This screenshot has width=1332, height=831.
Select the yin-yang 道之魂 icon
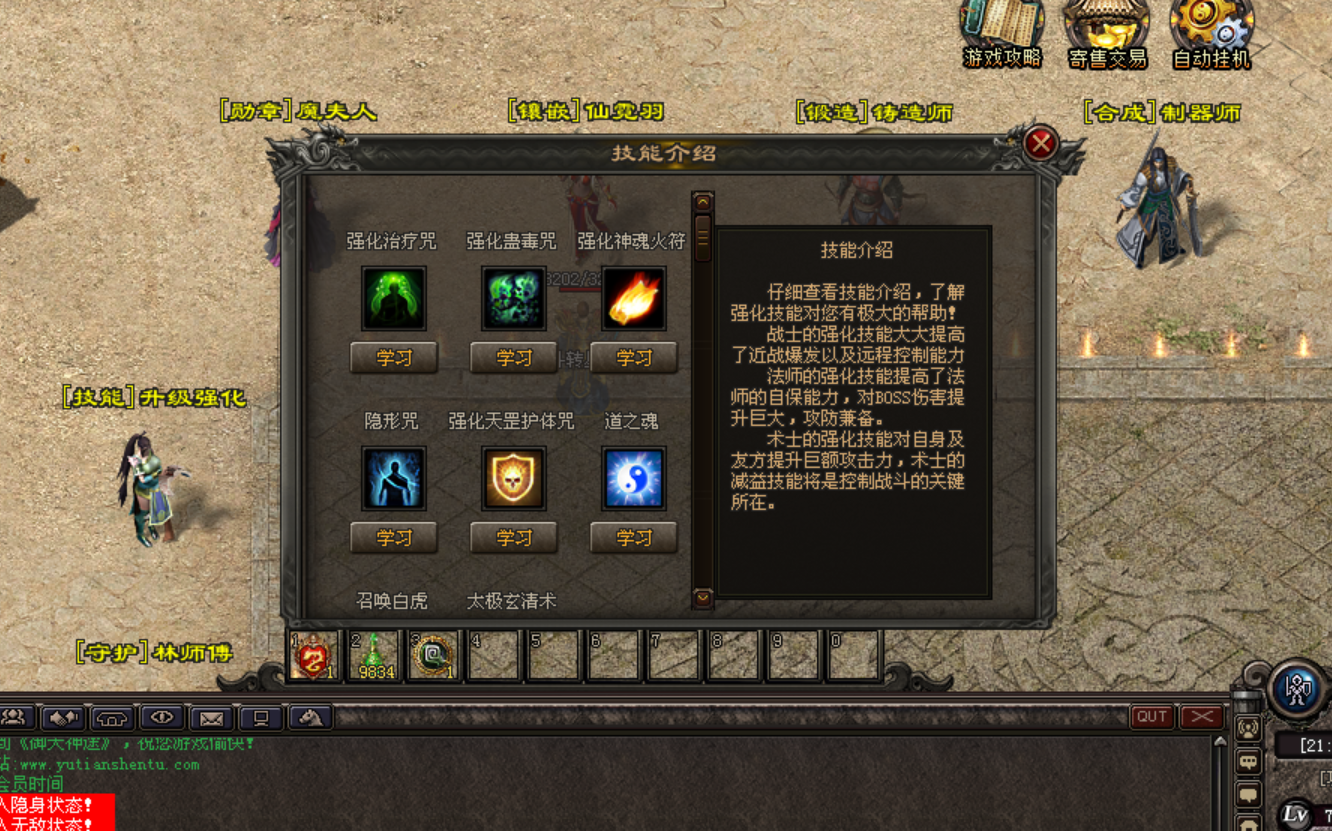pyautogui.click(x=633, y=479)
